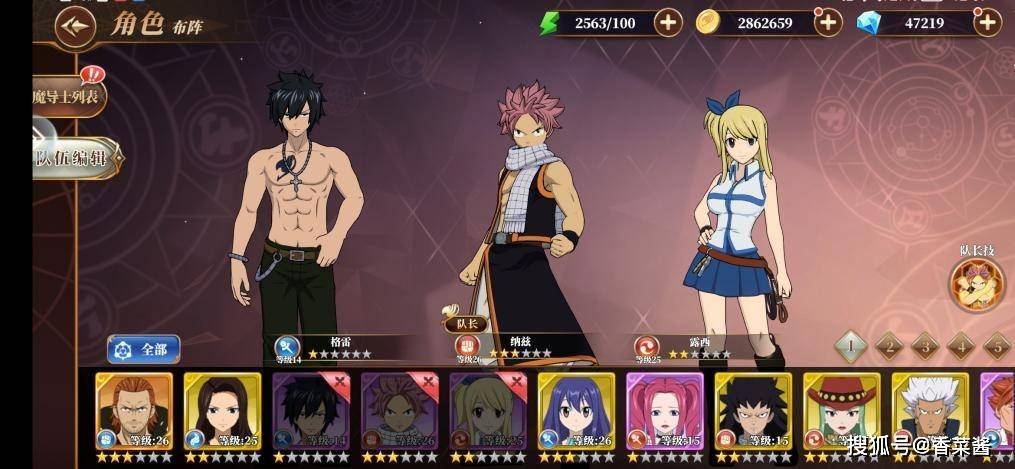Add gold coins with the plus button
Viewport: 1015px width, 469px height.
(828, 22)
